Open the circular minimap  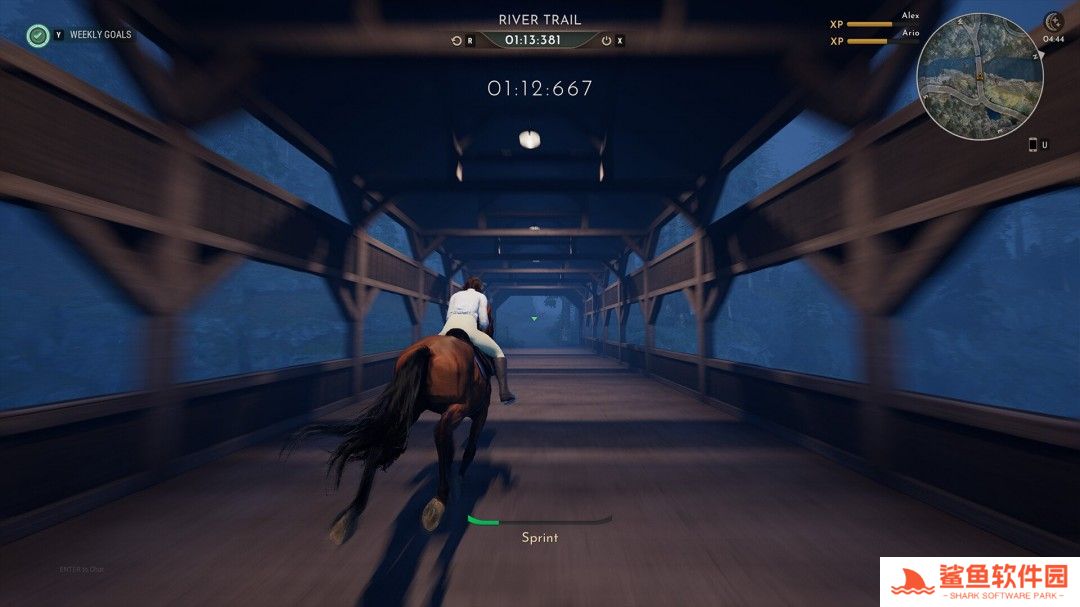click(979, 77)
